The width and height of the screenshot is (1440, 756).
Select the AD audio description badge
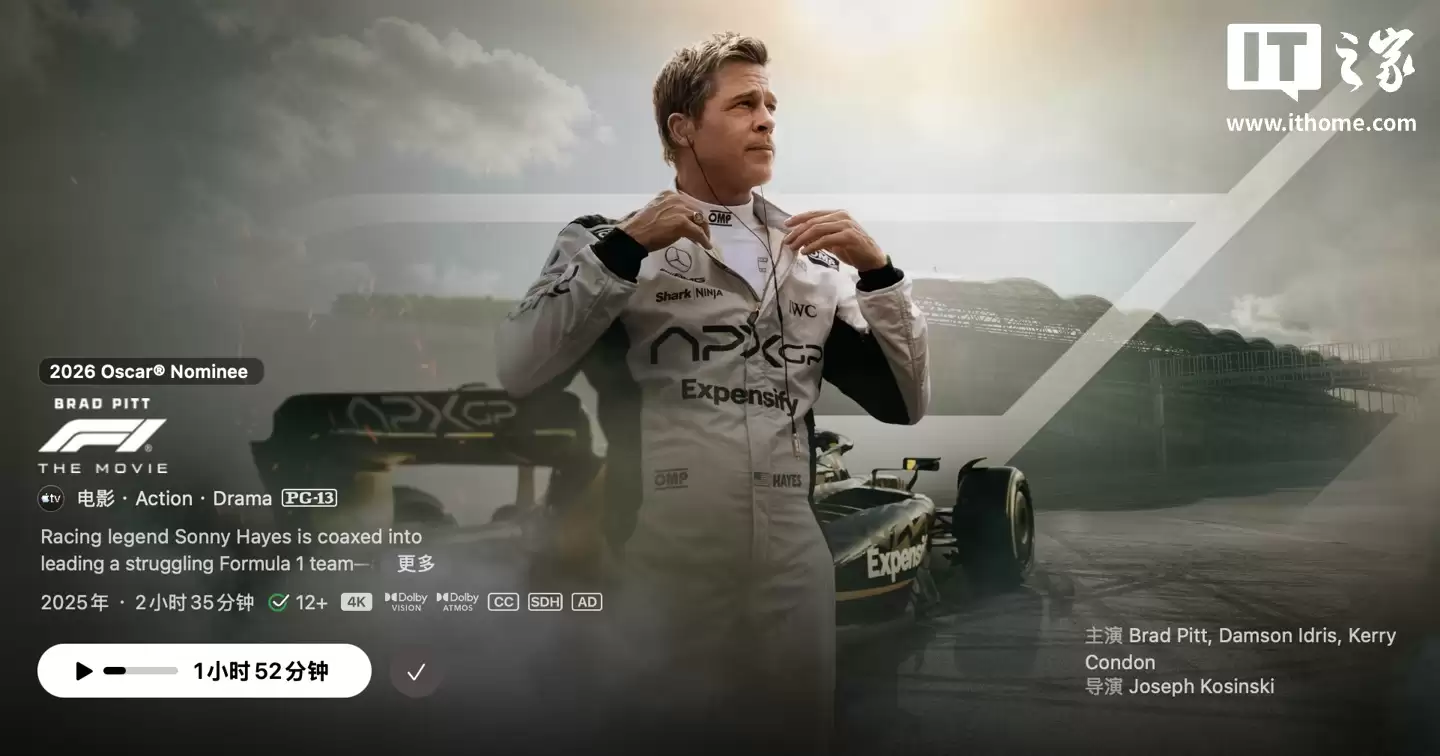coord(587,601)
